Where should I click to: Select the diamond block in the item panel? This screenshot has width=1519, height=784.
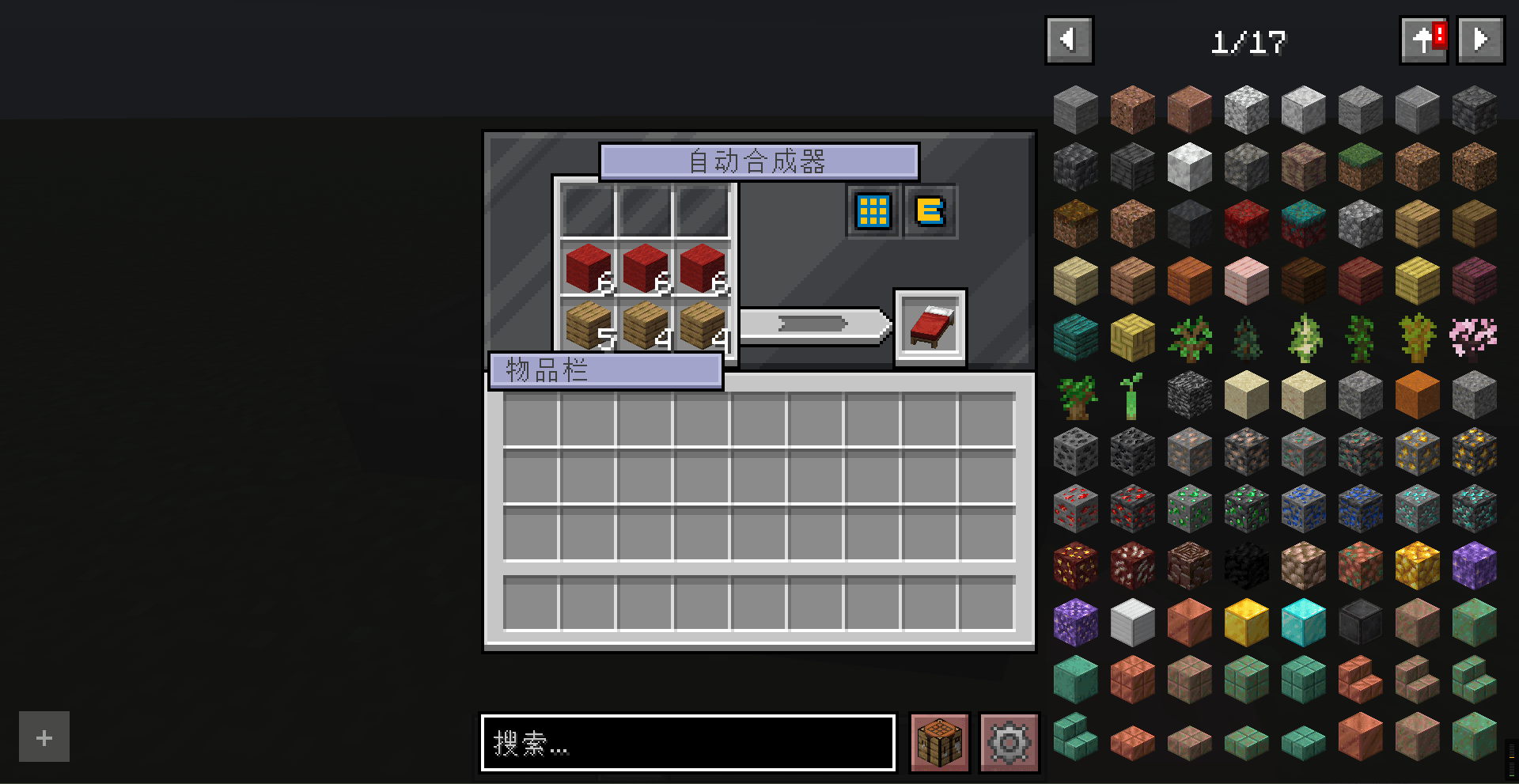(x=1303, y=622)
